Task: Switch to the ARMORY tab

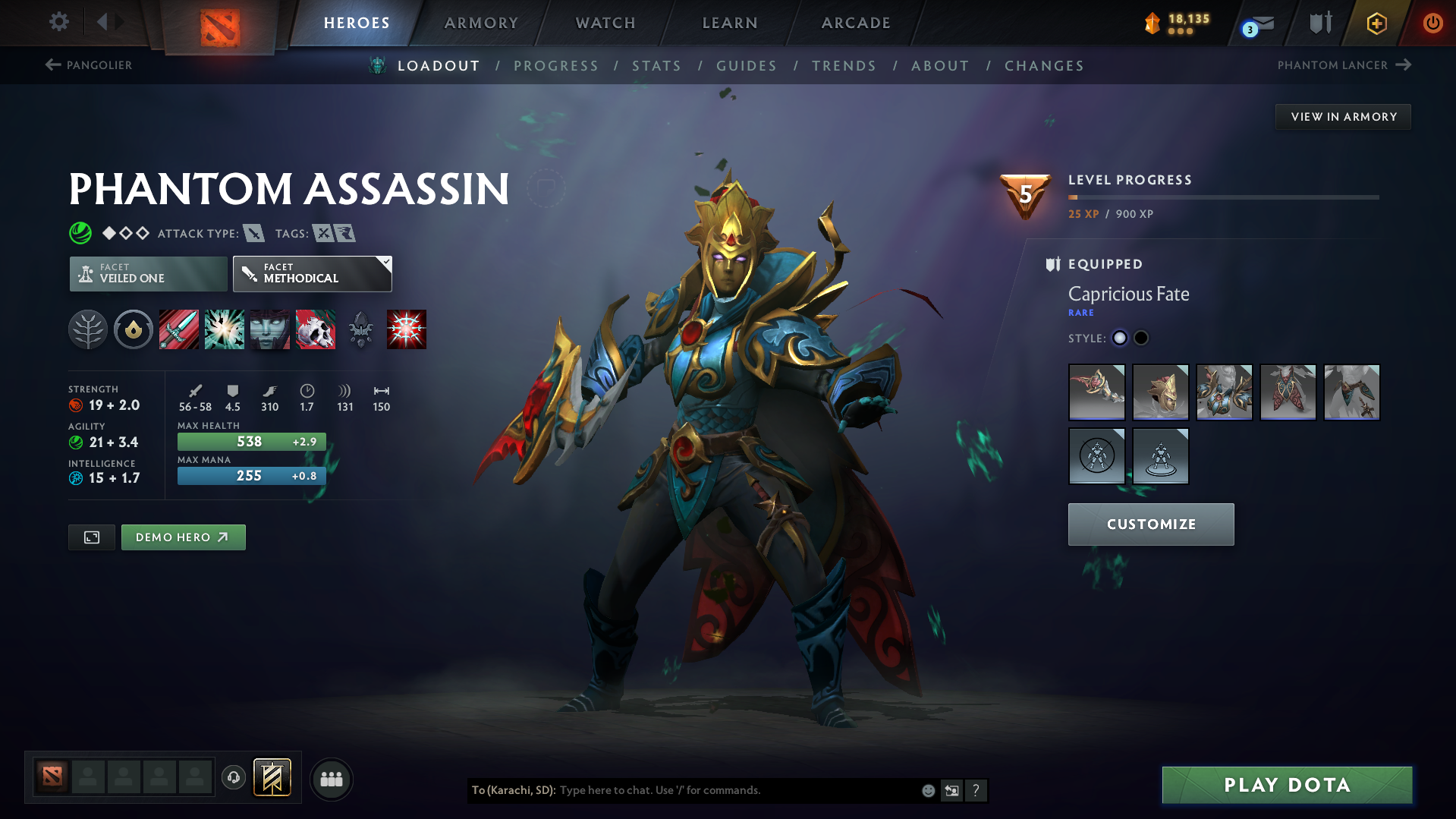Action: [481, 23]
